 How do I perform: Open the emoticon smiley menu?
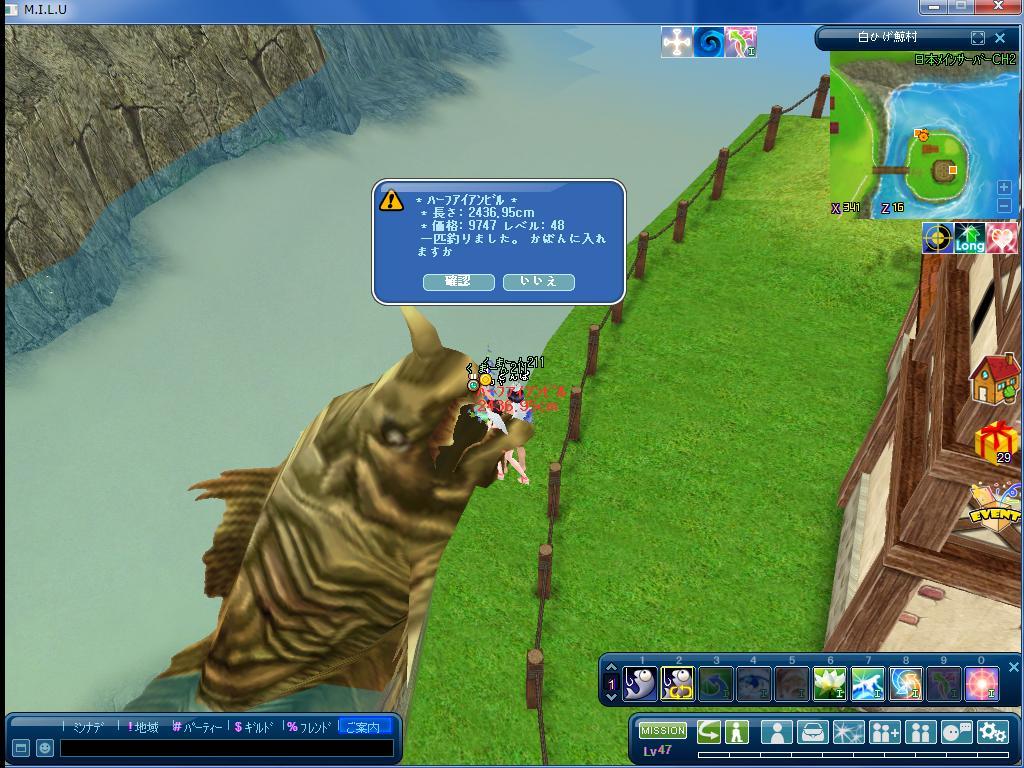pos(45,748)
